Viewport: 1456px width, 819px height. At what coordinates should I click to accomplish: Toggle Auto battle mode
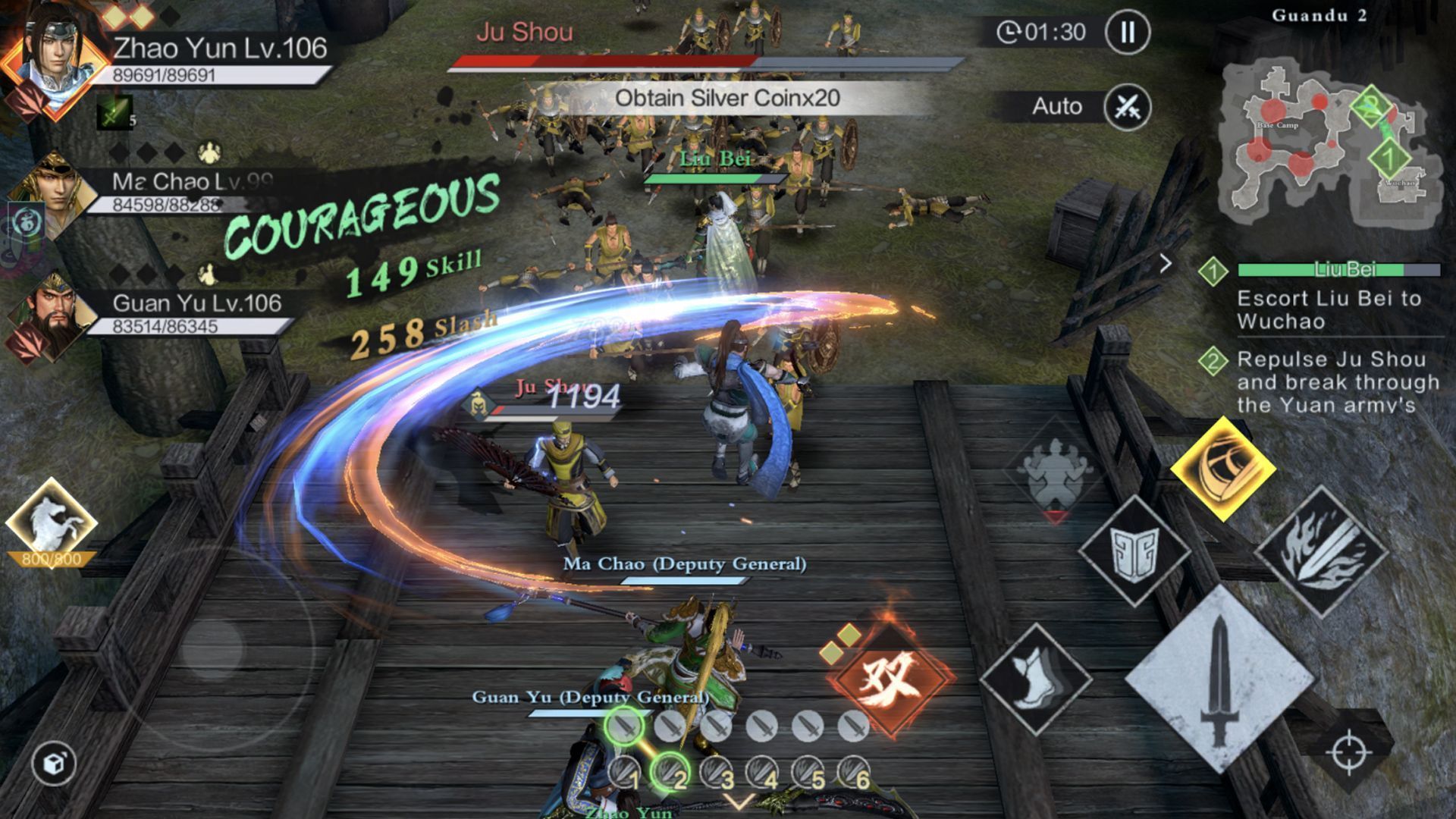coord(1127,107)
